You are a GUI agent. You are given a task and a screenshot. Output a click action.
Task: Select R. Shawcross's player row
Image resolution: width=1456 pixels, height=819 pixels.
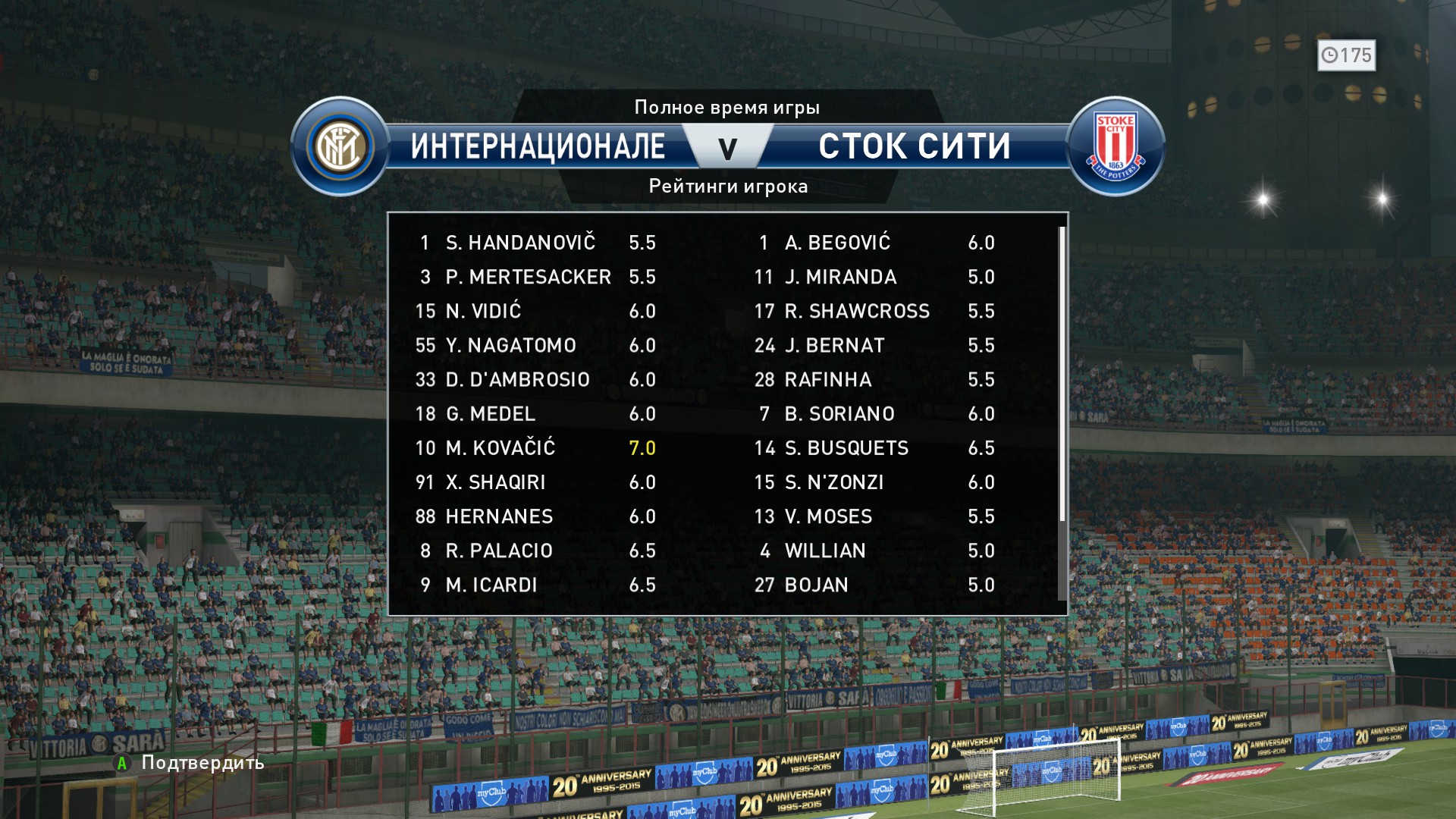(x=874, y=311)
